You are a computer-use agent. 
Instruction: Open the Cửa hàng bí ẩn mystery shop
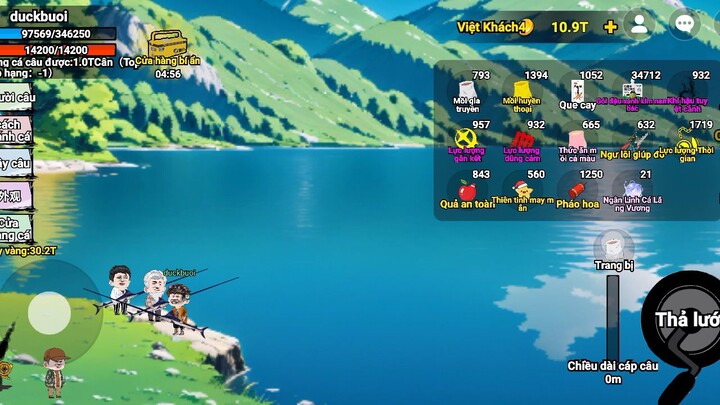167,45
